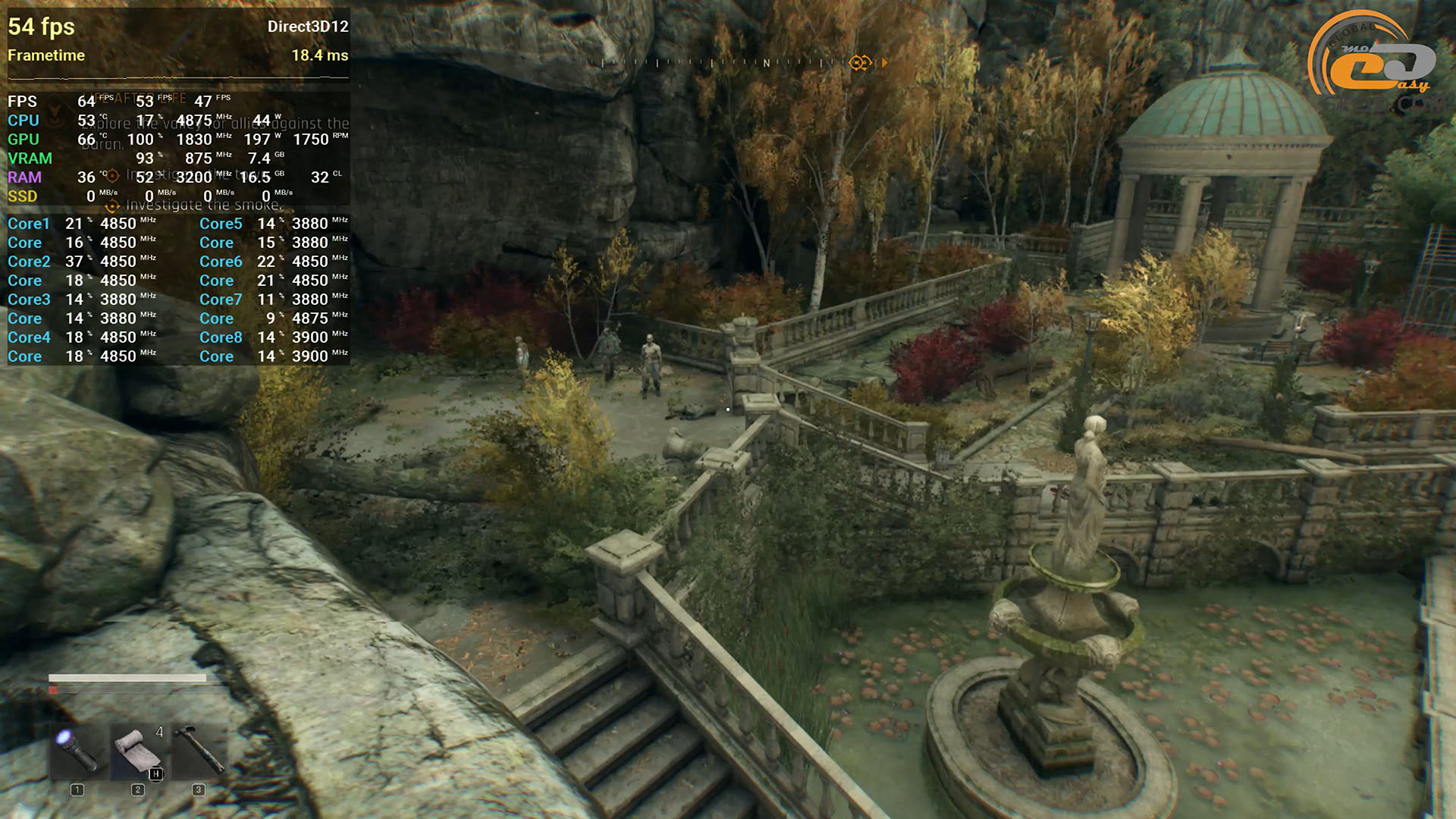Select the "Investigate the smoke" objective

pyautogui.click(x=203, y=206)
